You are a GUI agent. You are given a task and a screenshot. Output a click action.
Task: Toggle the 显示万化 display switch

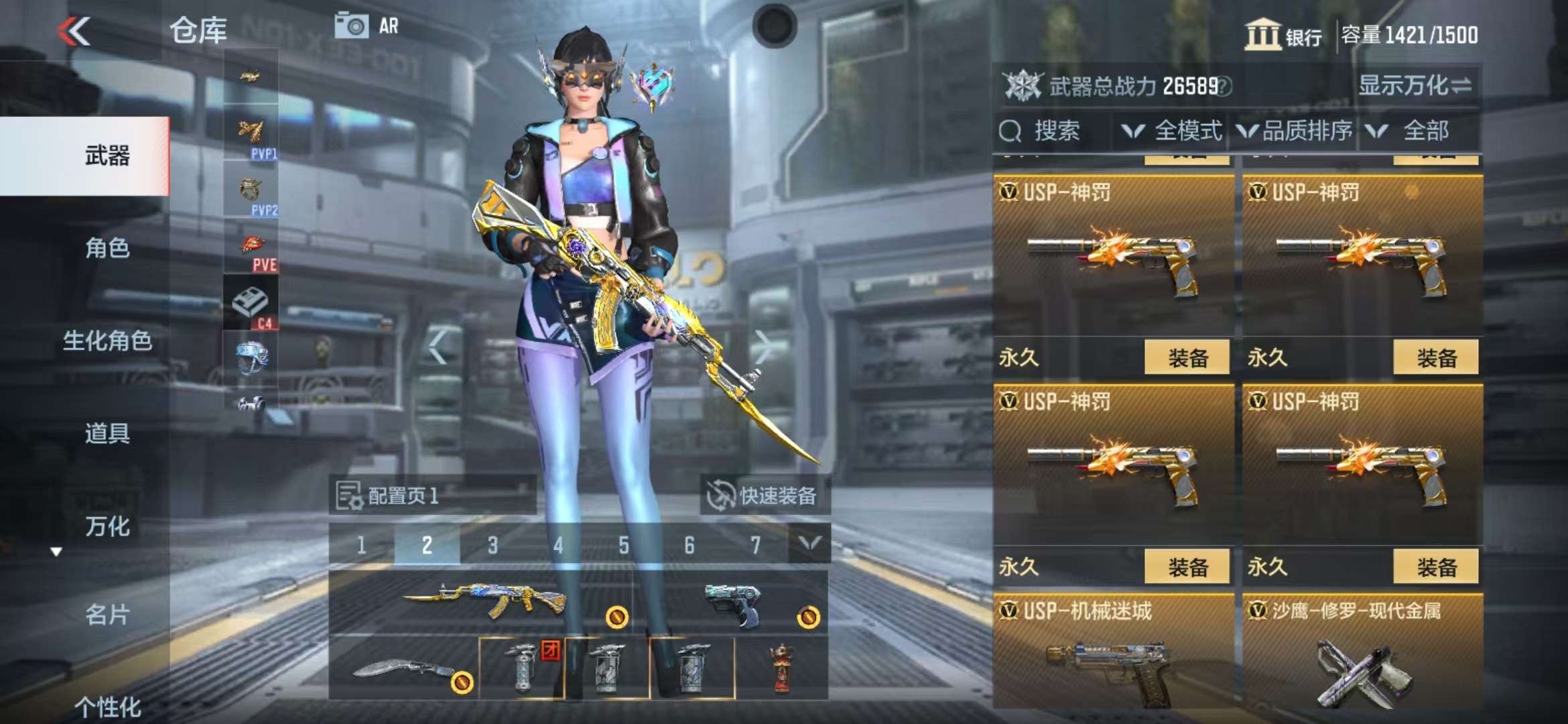[x=1415, y=86]
